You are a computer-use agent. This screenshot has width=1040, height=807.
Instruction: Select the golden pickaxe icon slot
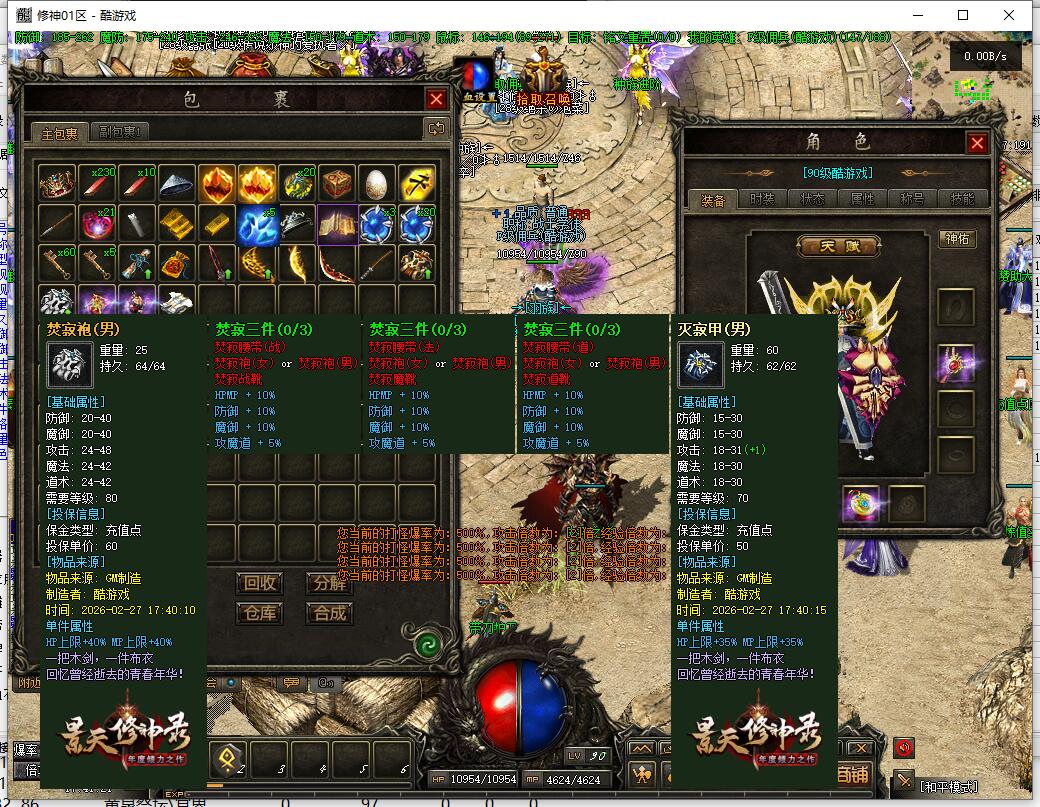click(x=416, y=185)
